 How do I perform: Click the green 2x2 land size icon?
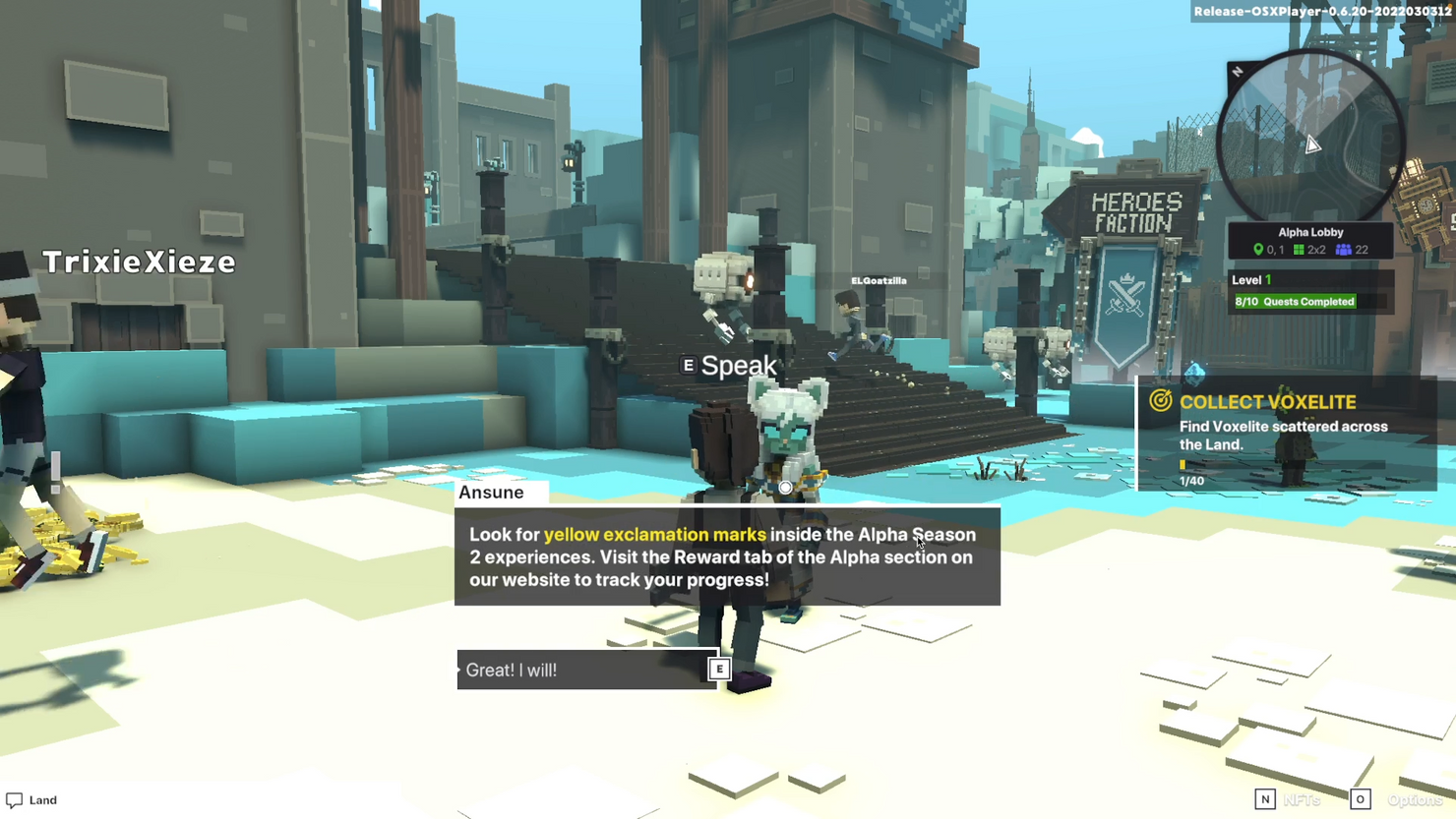point(1301,249)
